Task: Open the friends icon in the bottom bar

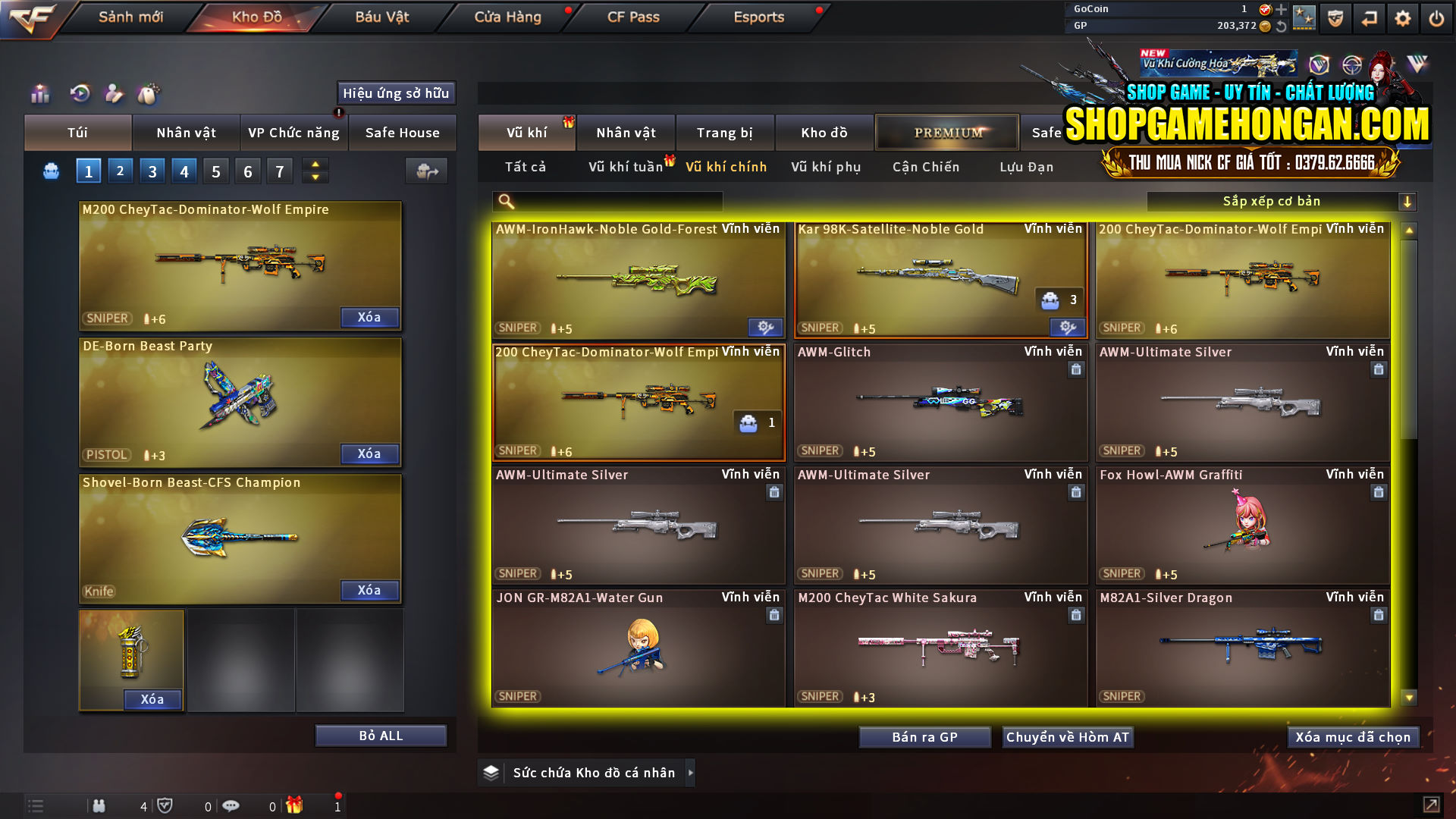Action: pyautogui.click(x=99, y=806)
